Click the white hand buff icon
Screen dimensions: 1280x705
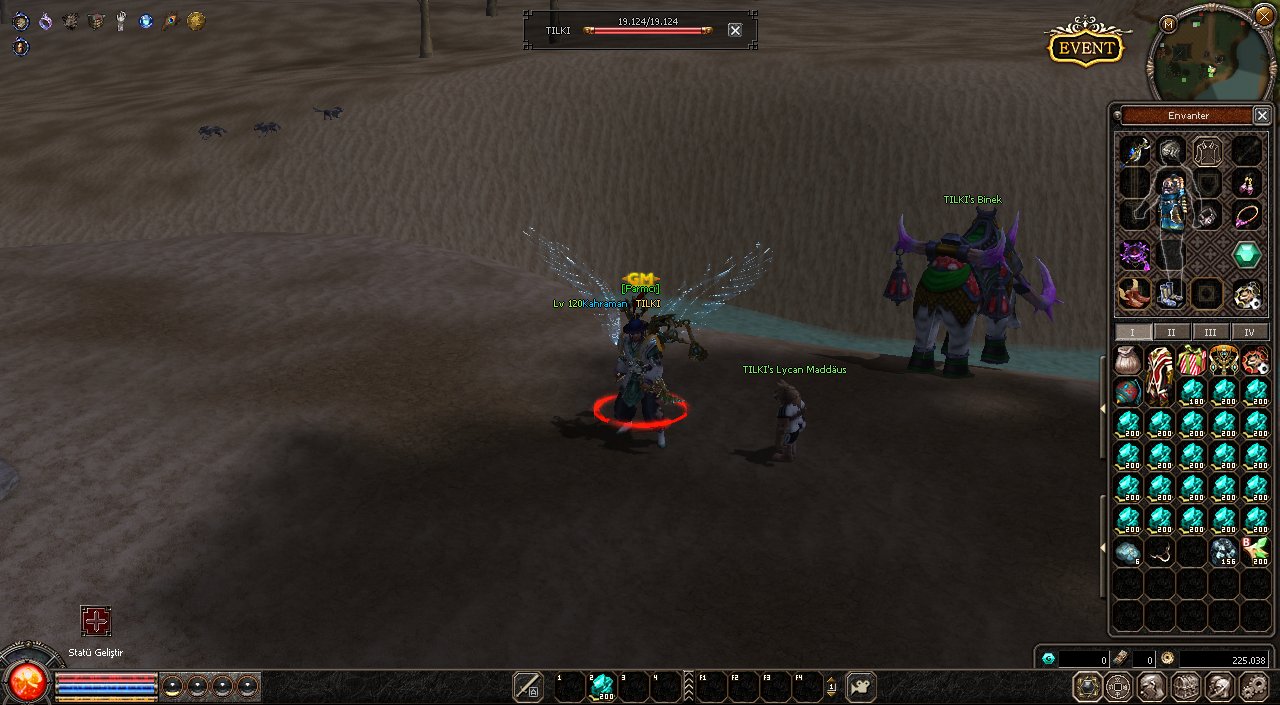(x=120, y=21)
